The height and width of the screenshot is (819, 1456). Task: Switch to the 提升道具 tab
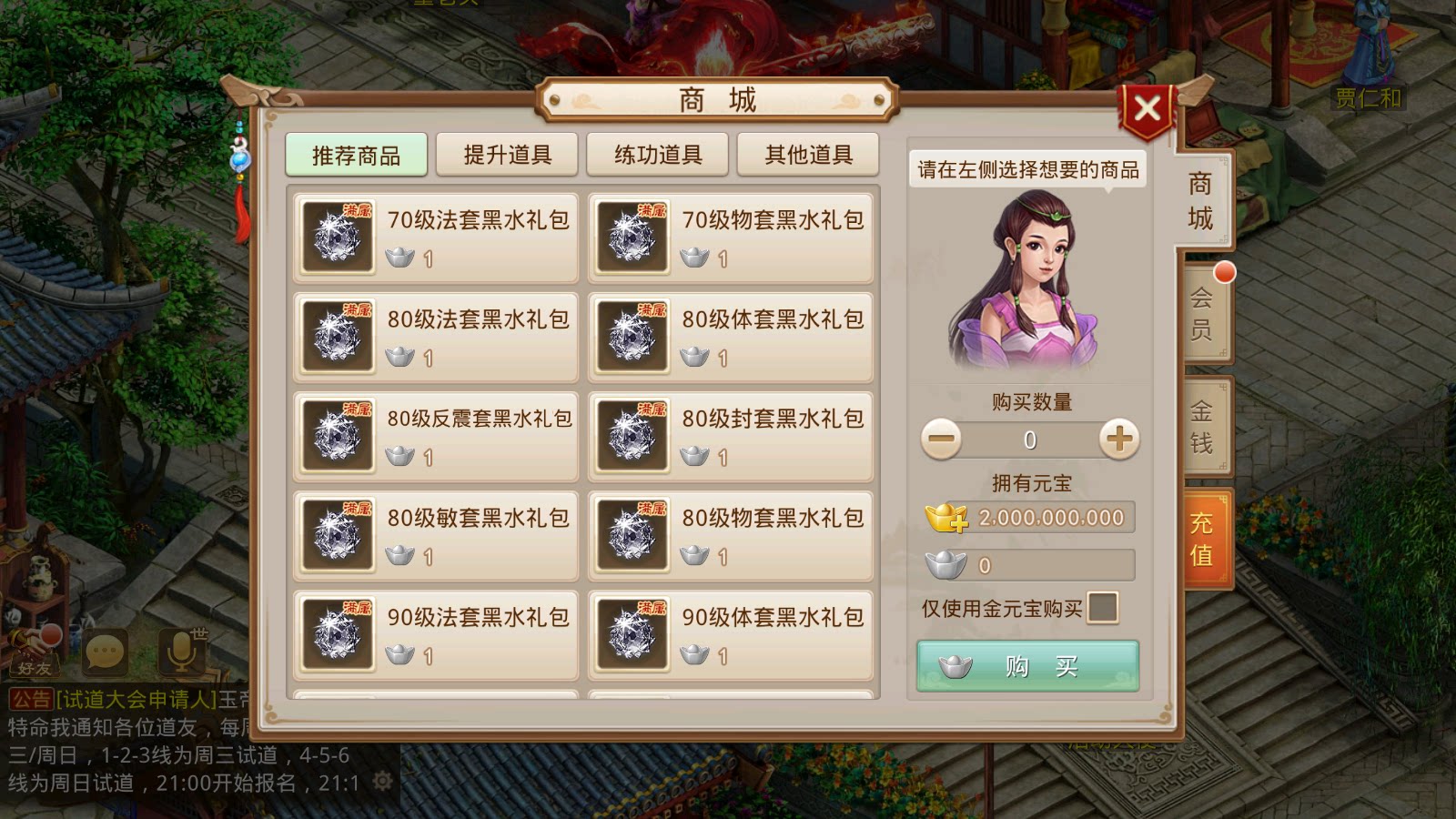click(507, 153)
